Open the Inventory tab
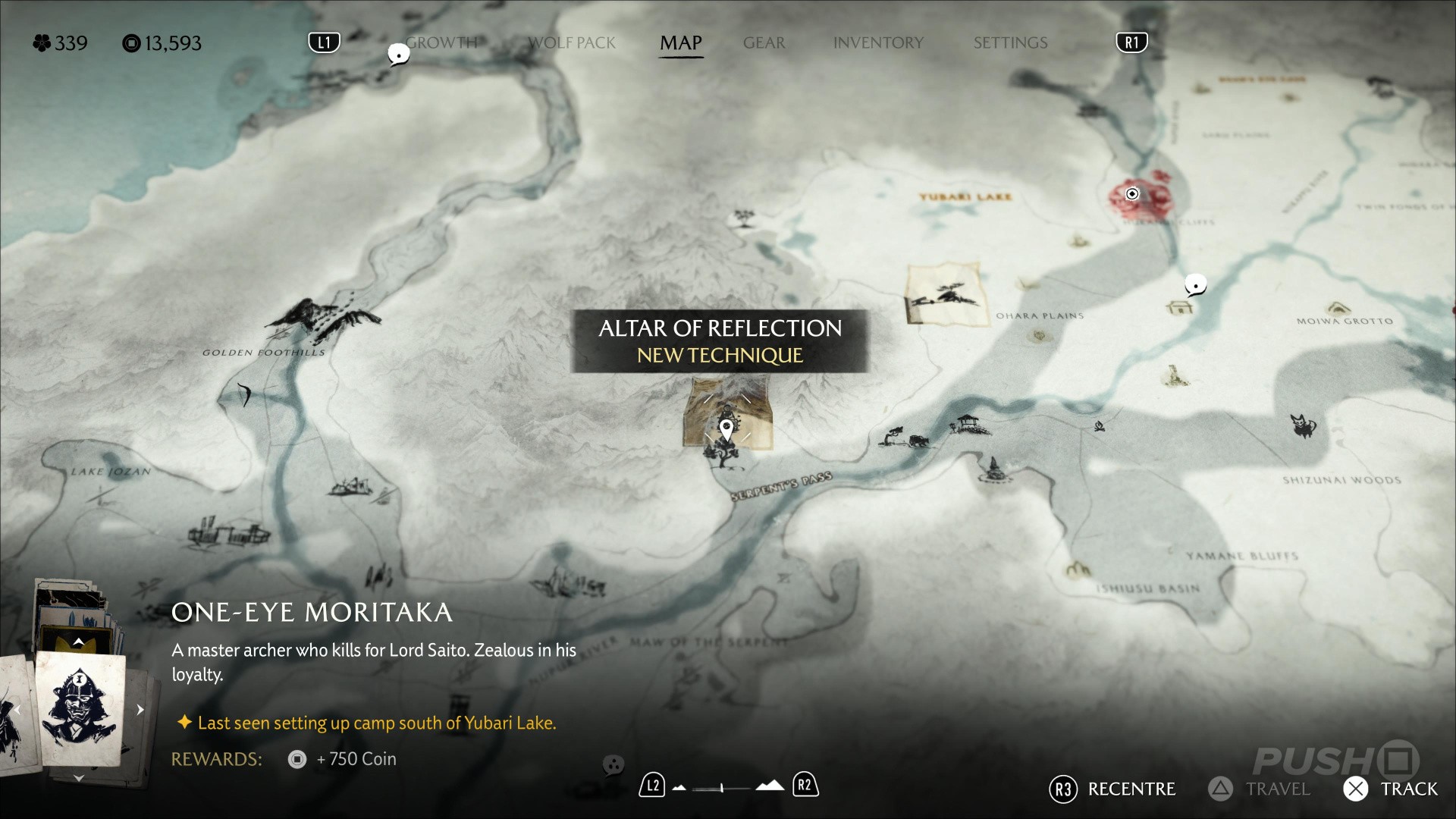The image size is (1456, 819). 878,43
